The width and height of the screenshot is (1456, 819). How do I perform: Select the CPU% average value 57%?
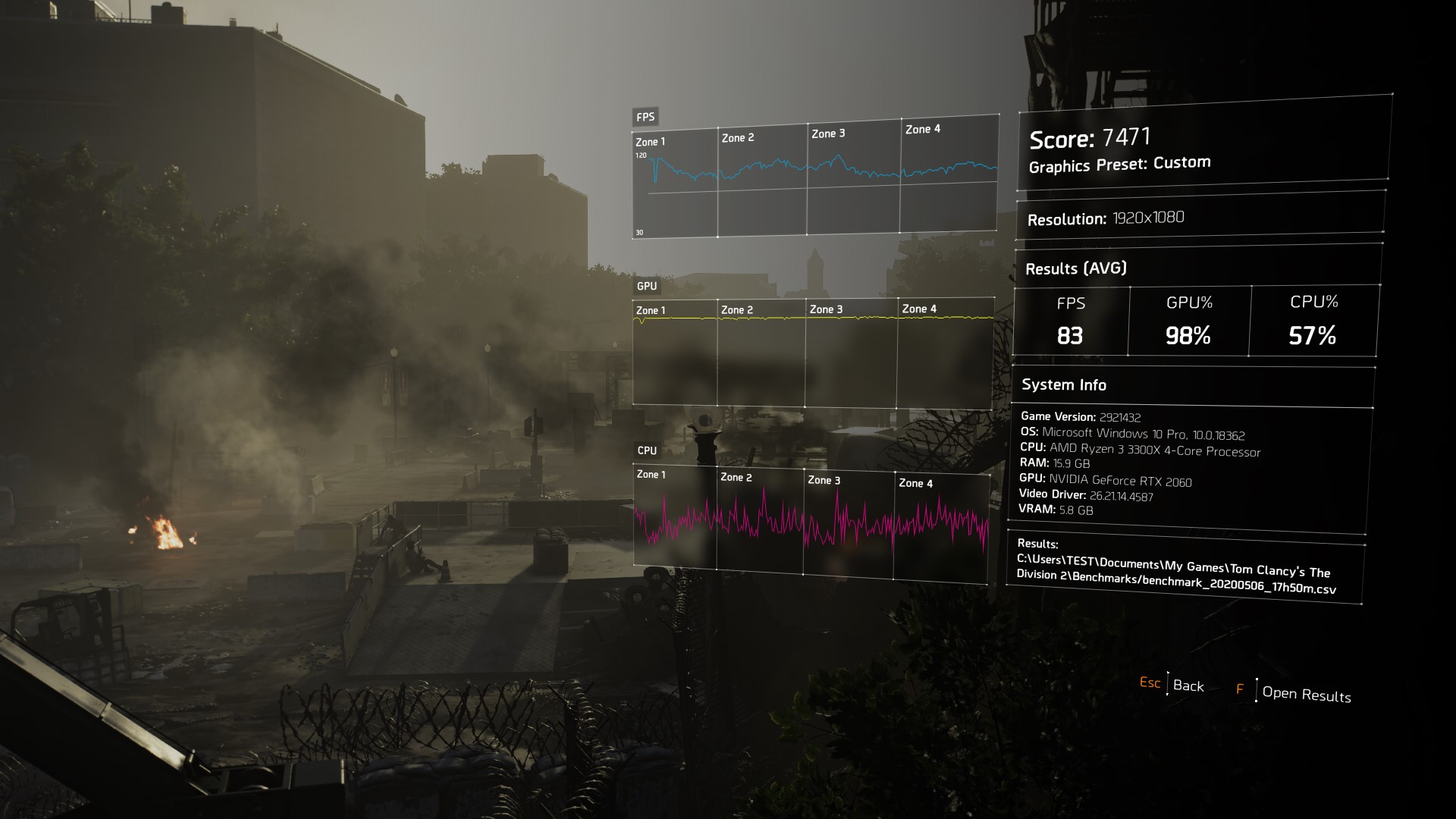click(1311, 334)
